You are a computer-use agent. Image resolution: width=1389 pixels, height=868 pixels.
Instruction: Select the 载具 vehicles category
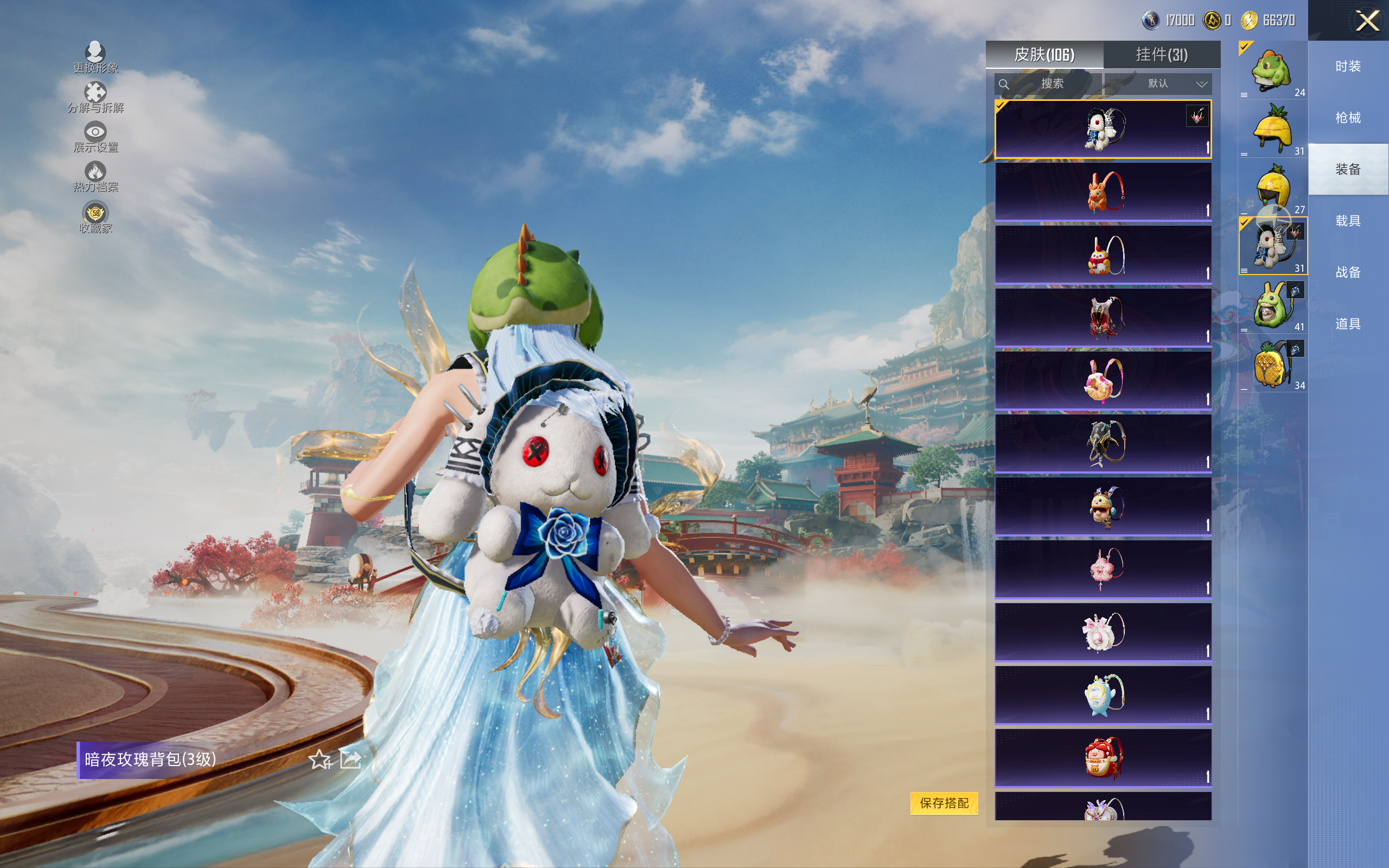click(1348, 221)
